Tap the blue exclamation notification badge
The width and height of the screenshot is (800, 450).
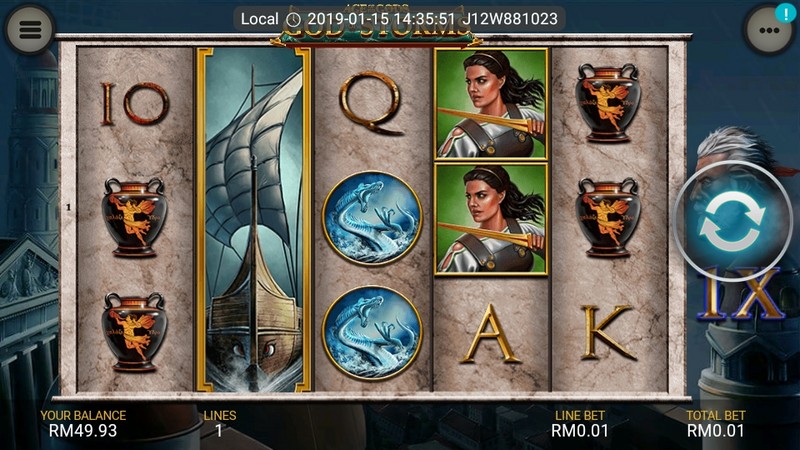[785, 14]
